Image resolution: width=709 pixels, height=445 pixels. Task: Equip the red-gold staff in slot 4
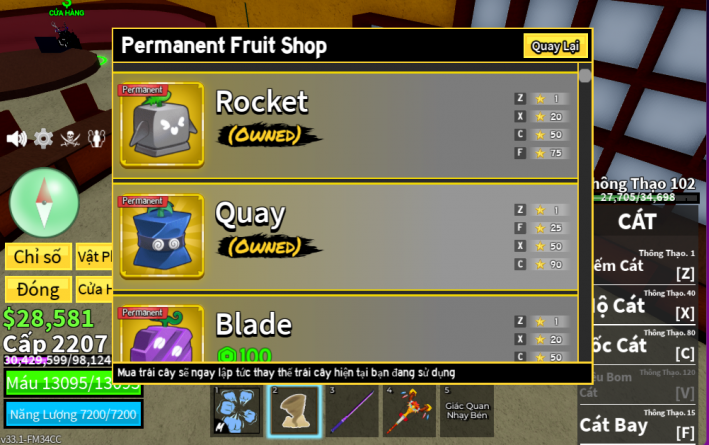coord(409,412)
